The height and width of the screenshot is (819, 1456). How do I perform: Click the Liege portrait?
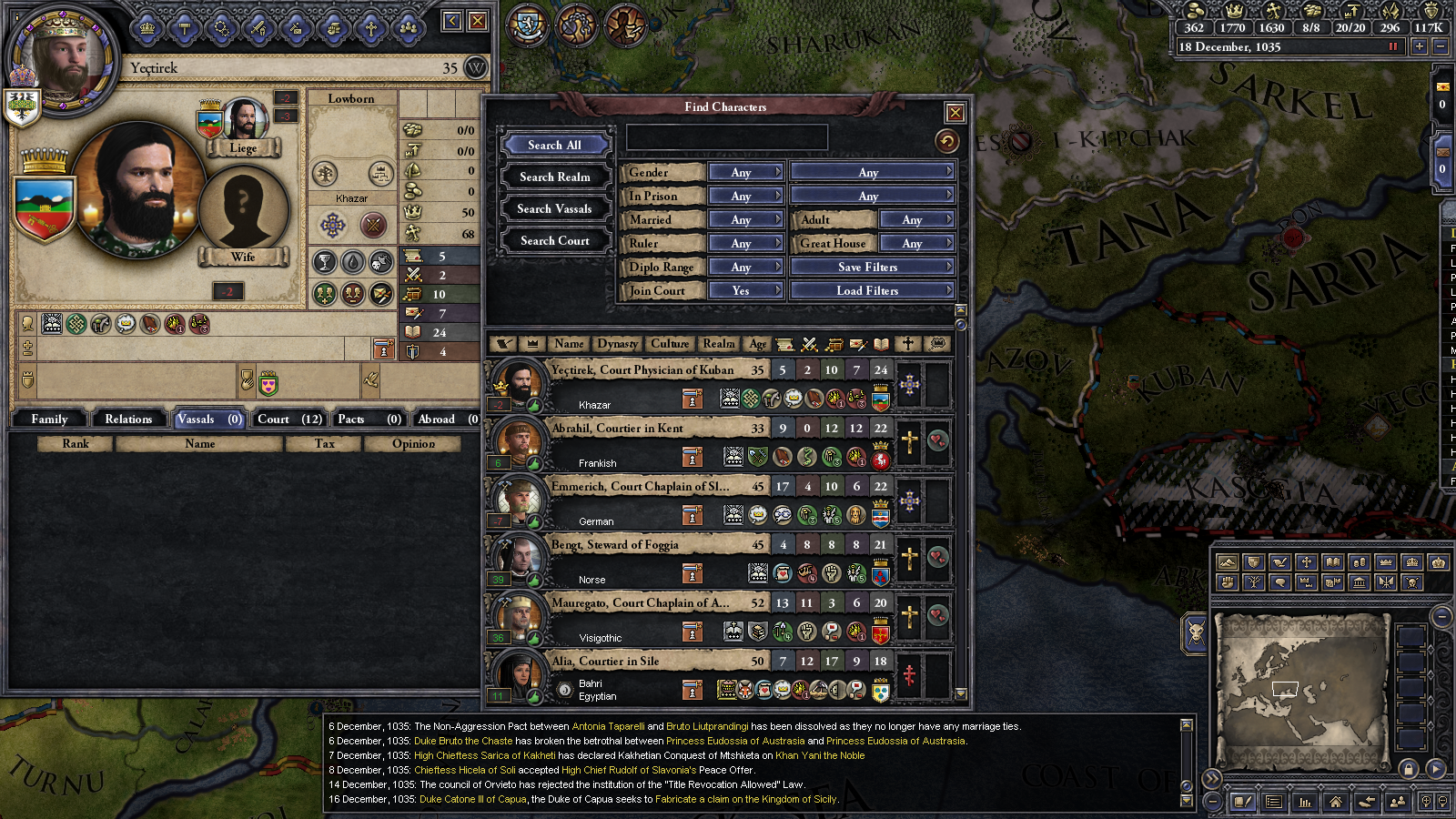(243, 121)
